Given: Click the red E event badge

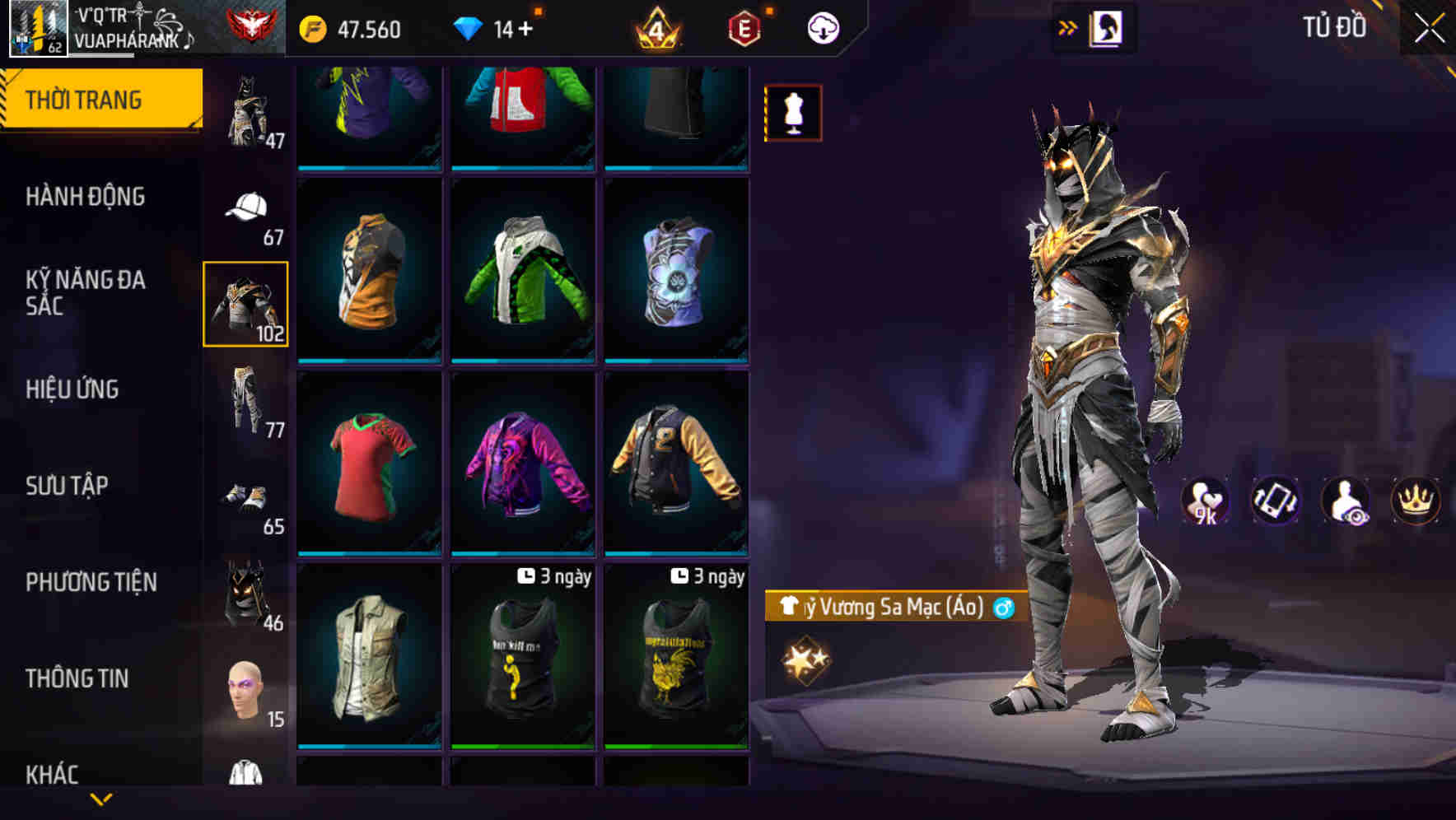Looking at the screenshot, I should pyautogui.click(x=744, y=29).
